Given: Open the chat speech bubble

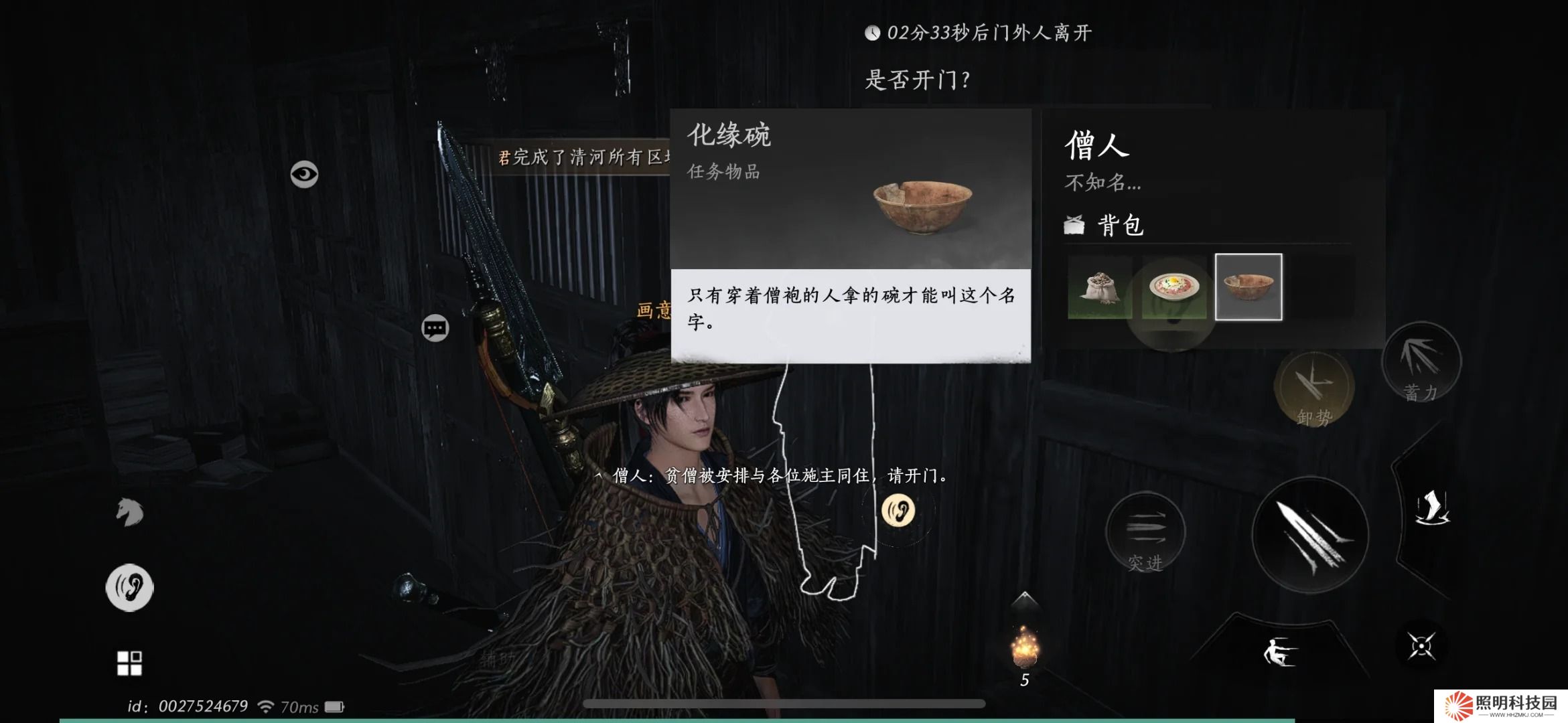Looking at the screenshot, I should point(435,328).
